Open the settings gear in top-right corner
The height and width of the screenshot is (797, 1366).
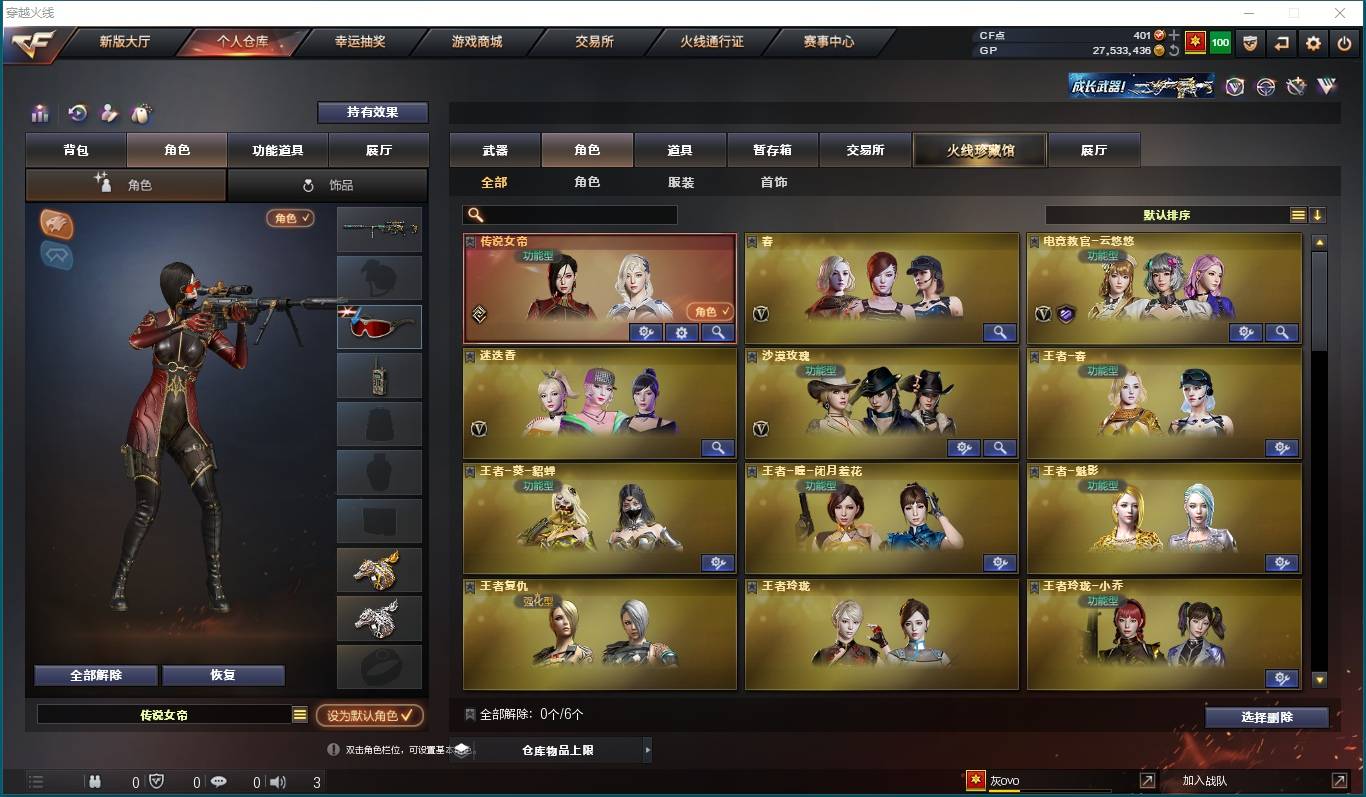point(1313,43)
